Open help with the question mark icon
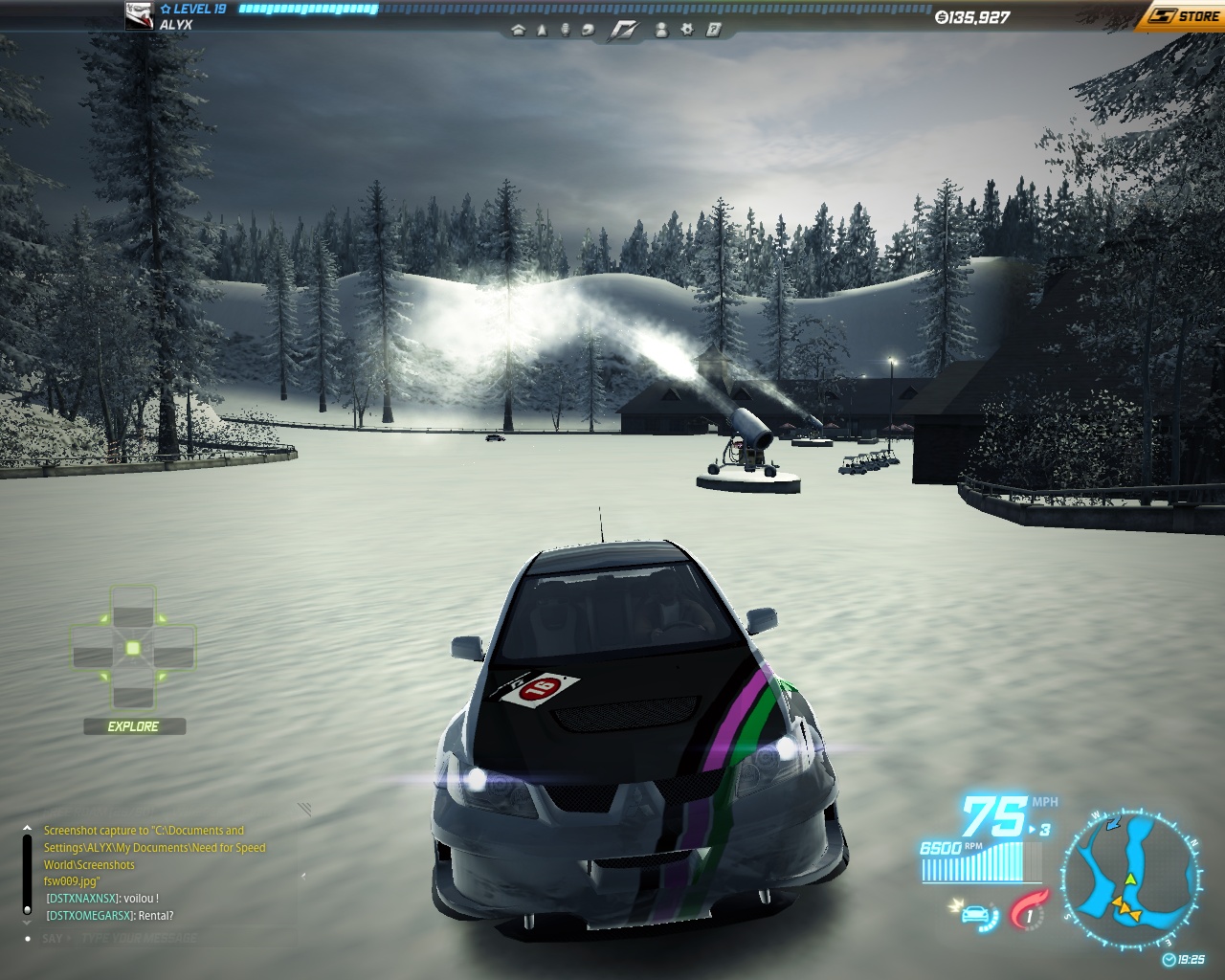Screen dimensions: 1225x980 [x=713, y=30]
